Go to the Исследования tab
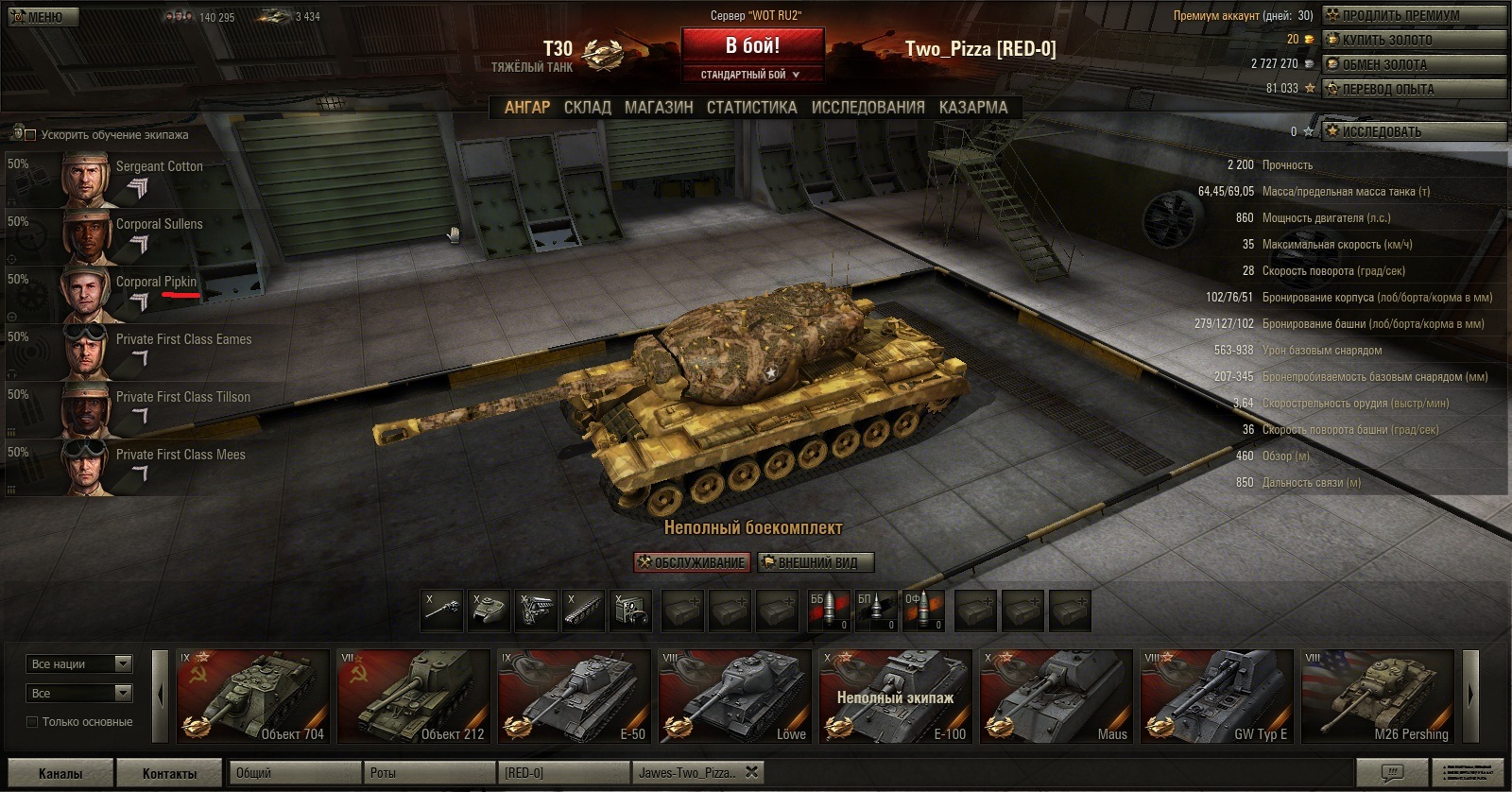 coord(868,108)
